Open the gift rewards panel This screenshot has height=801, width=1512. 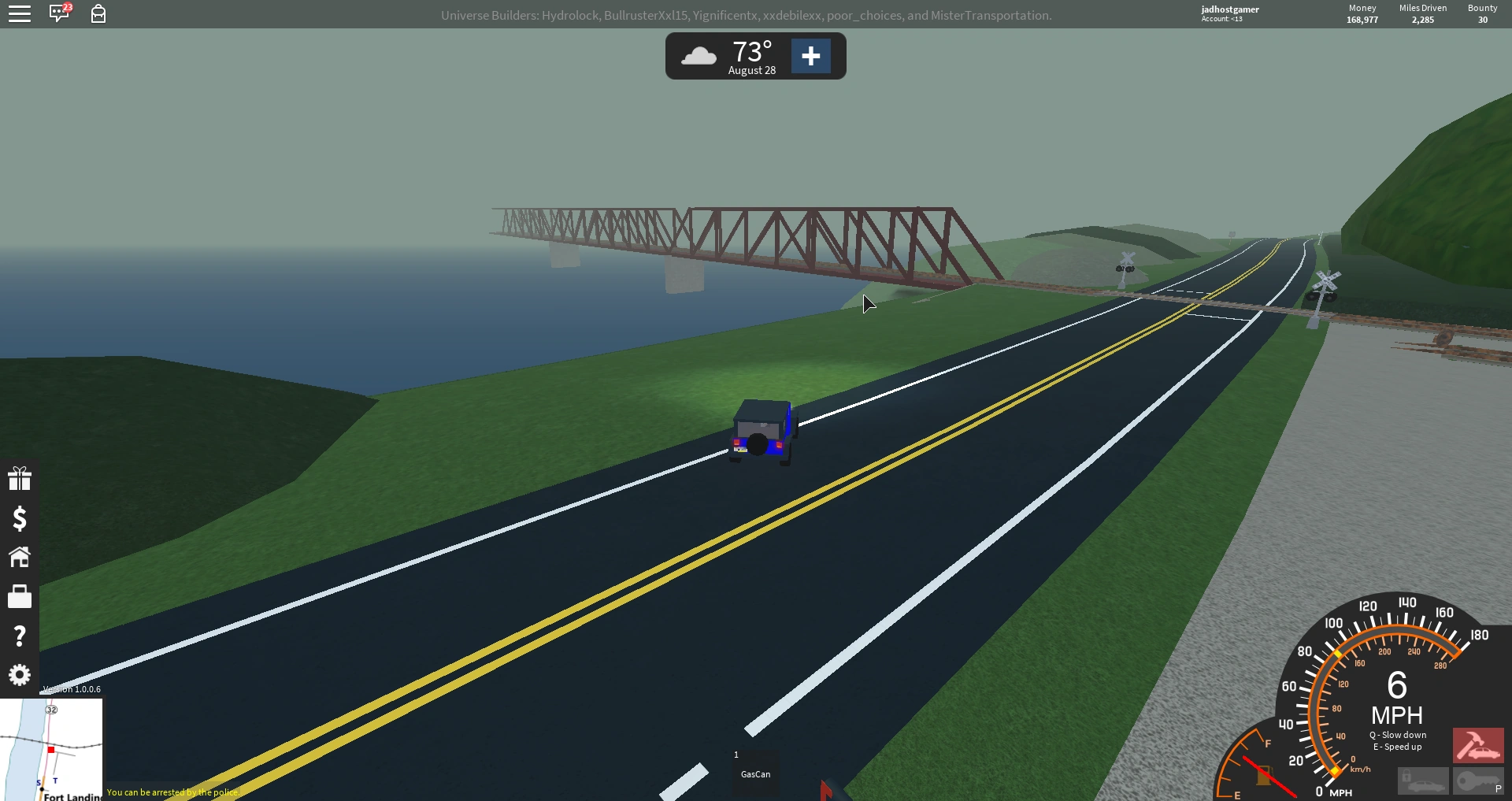point(20,478)
